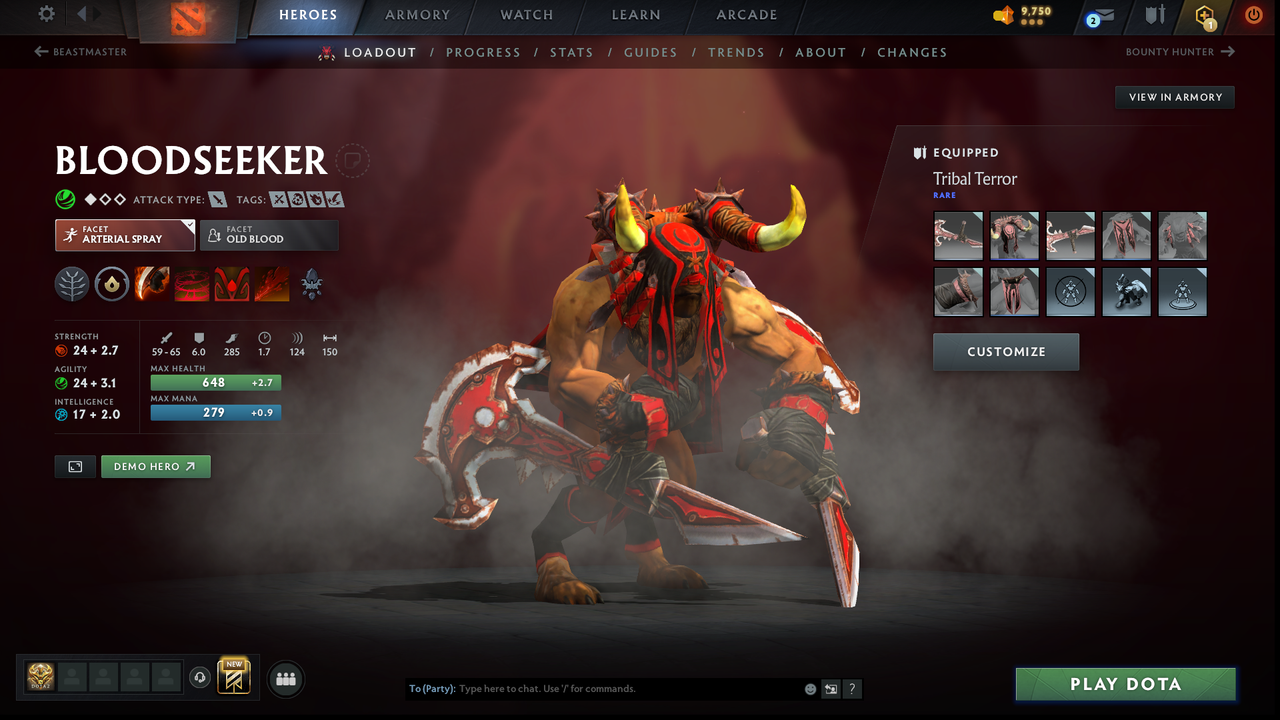Click the max health bar
Viewport: 1280px width, 720px height.
pyautogui.click(x=216, y=382)
